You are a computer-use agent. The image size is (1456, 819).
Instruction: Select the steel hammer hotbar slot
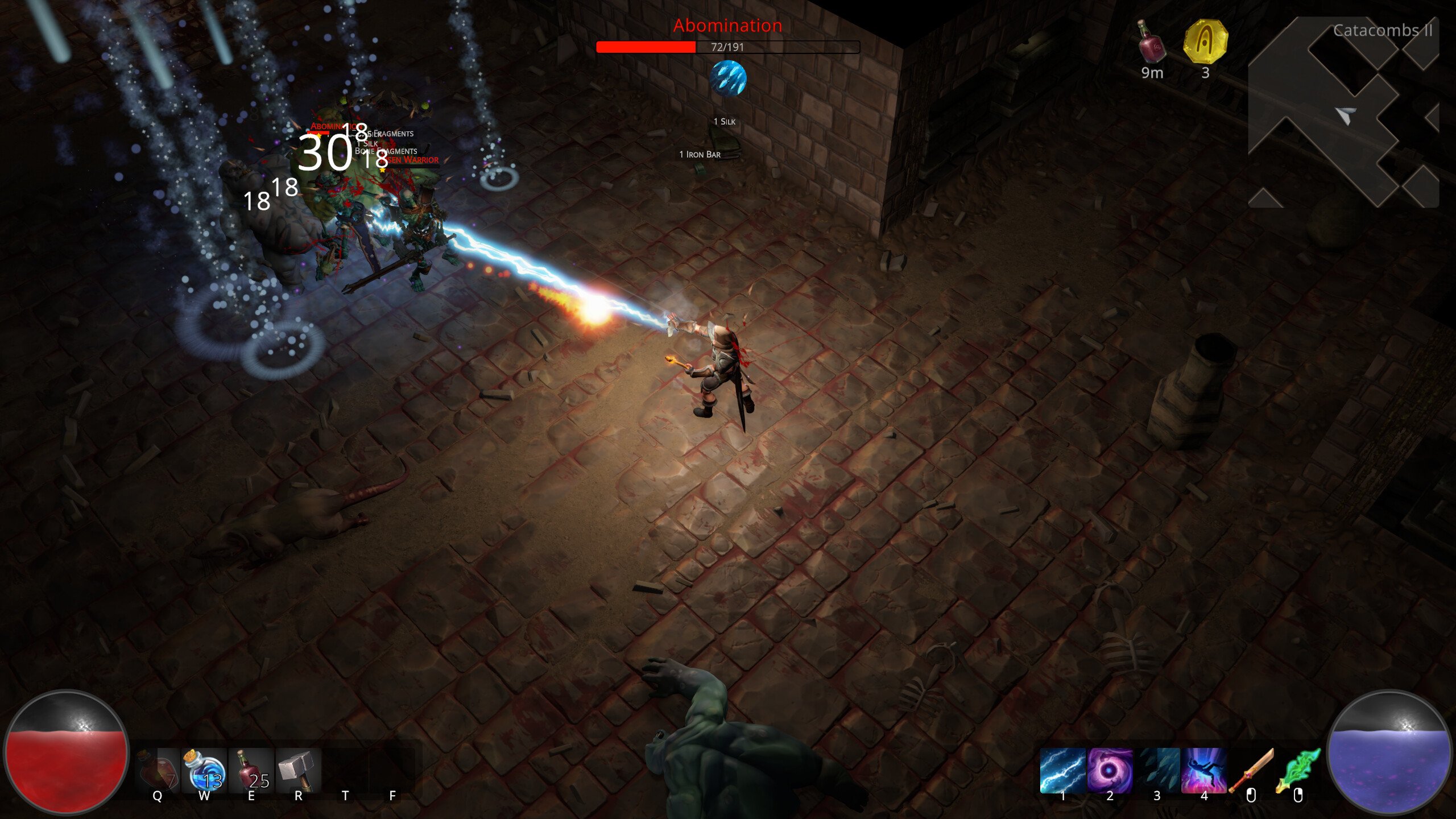click(x=298, y=771)
